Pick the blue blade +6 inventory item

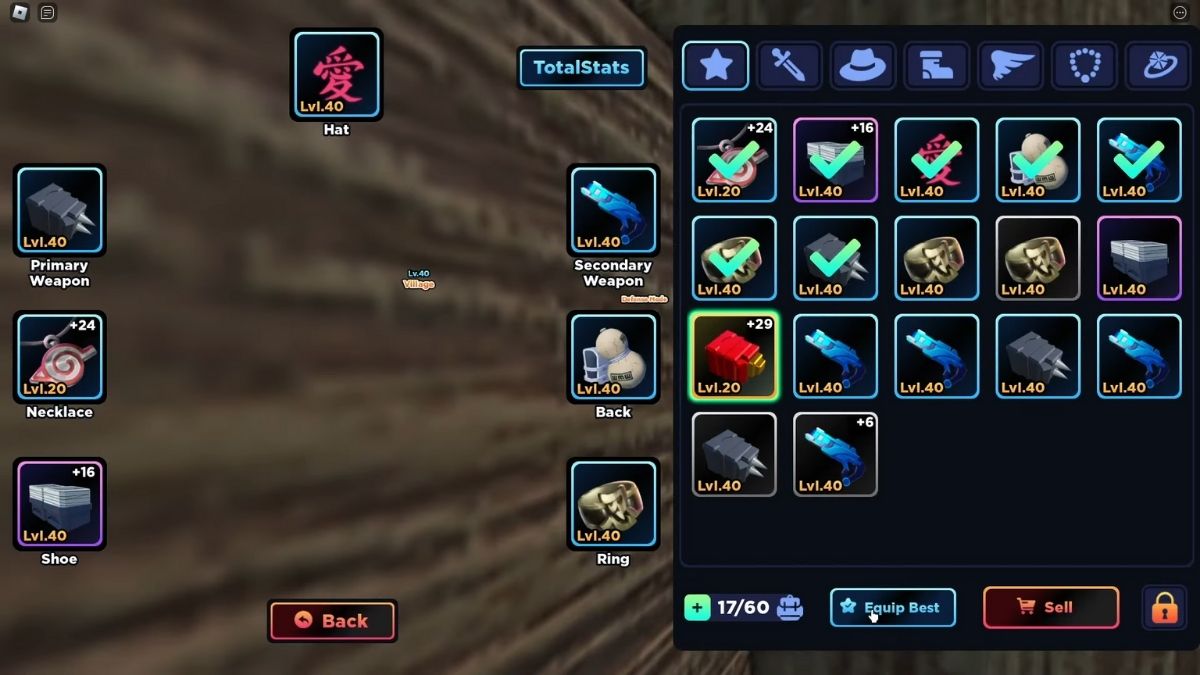(835, 454)
